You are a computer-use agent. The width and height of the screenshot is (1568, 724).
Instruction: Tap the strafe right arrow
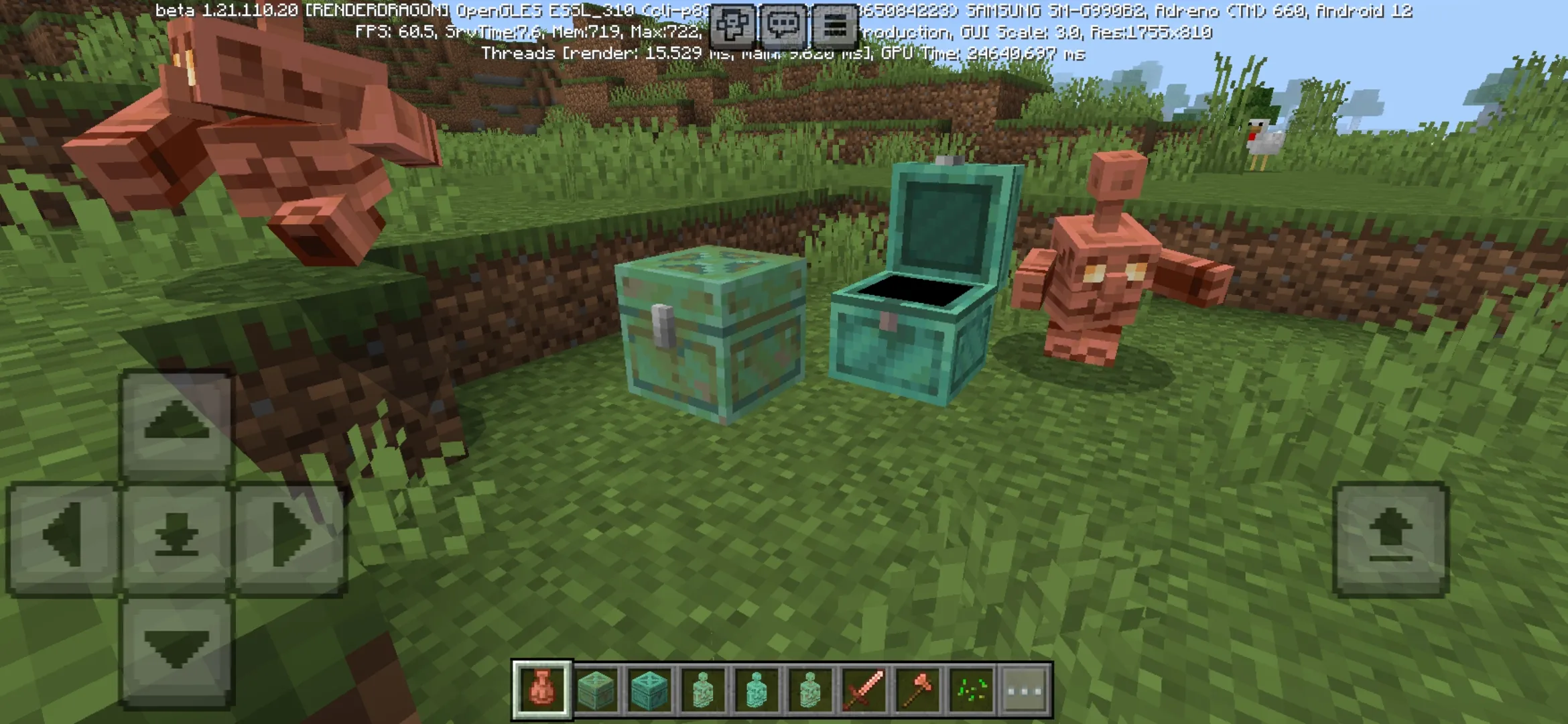(291, 537)
